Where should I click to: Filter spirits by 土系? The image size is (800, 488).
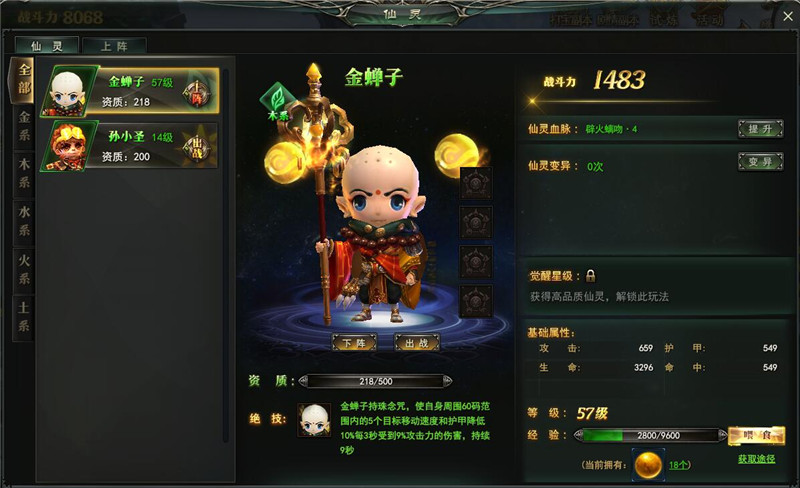pyautogui.click(x=24, y=317)
